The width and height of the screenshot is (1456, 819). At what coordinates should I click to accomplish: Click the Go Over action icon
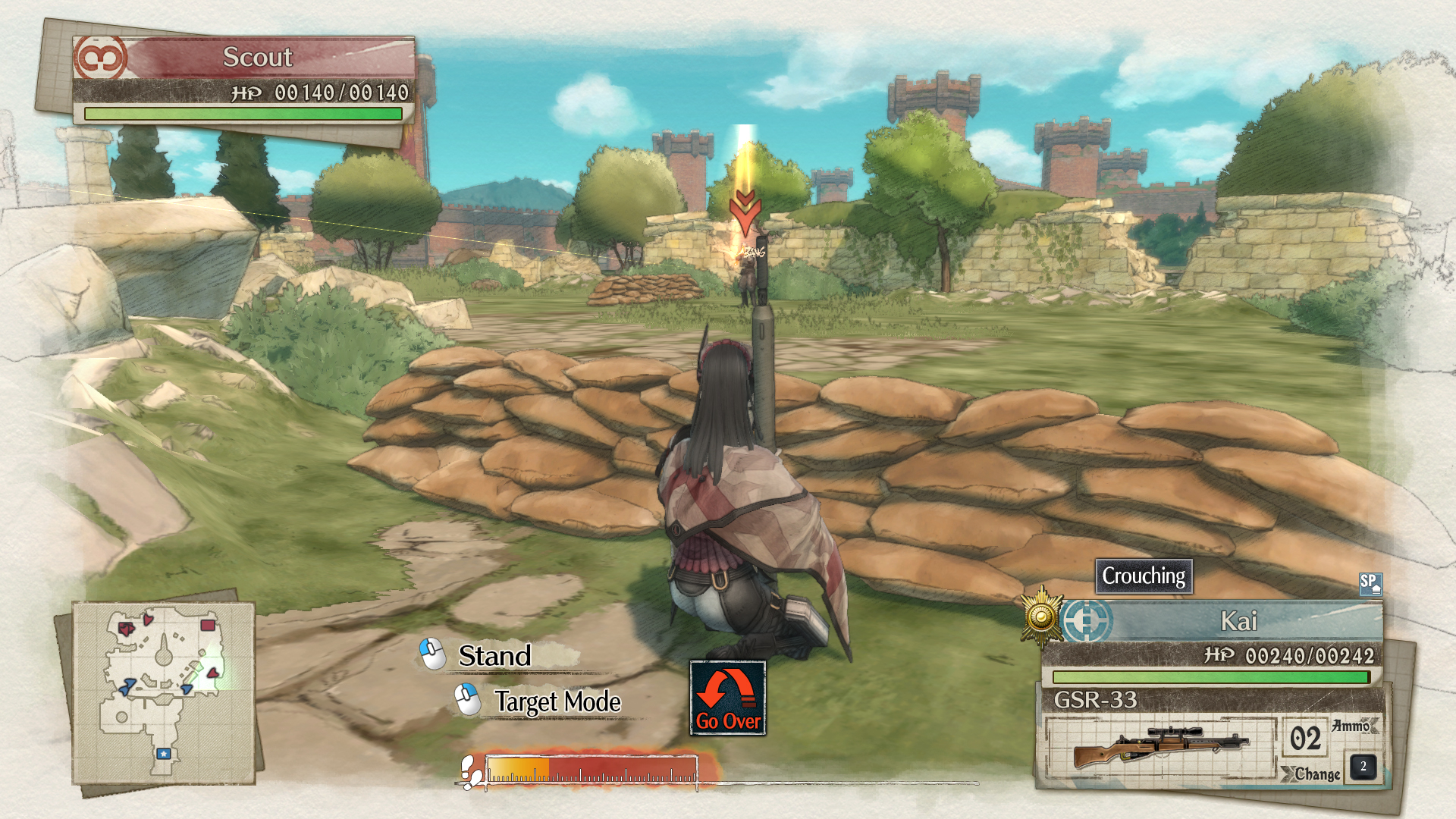tap(727, 698)
